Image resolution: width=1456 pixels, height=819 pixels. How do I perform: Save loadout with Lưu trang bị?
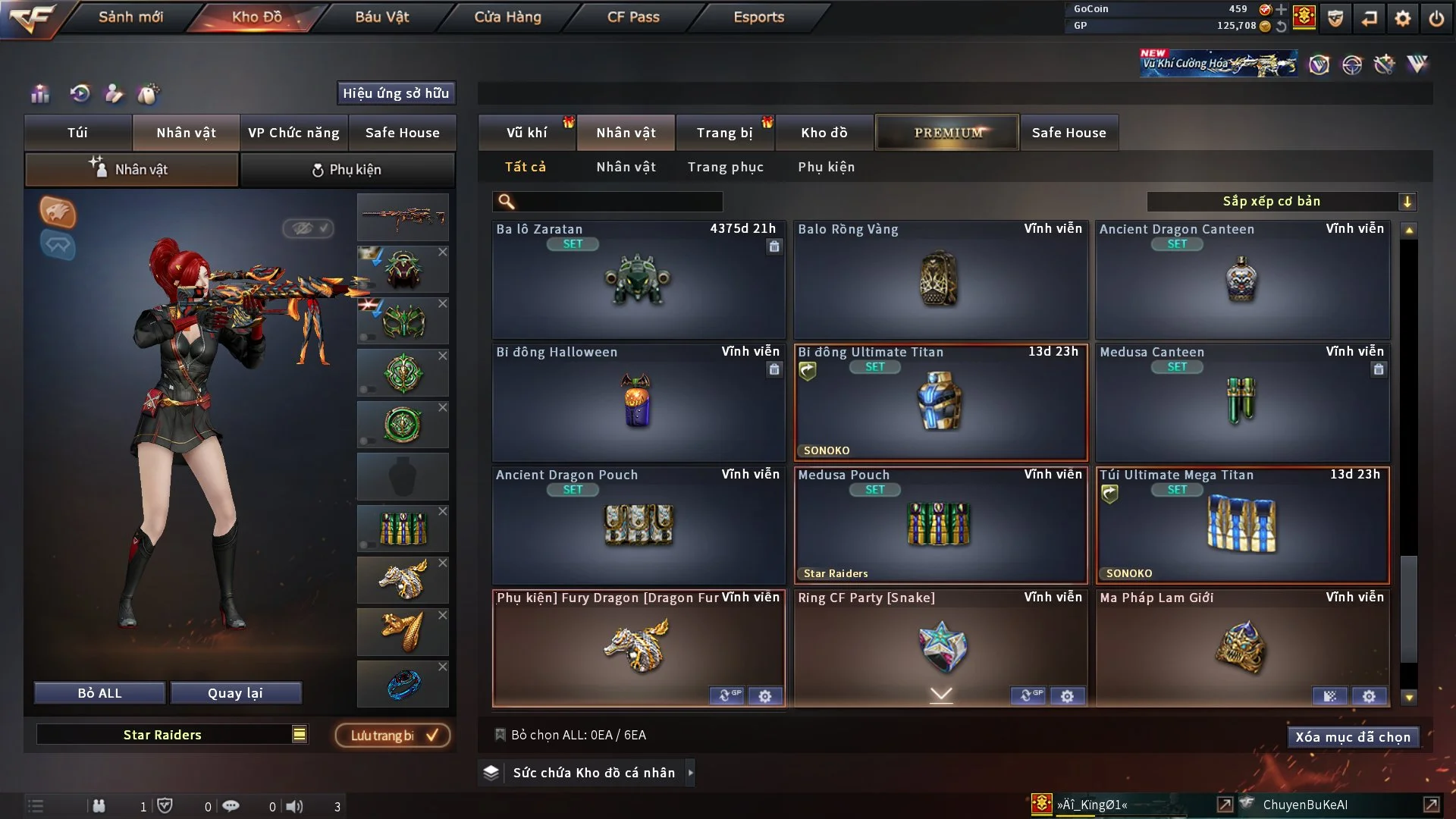pyautogui.click(x=393, y=736)
